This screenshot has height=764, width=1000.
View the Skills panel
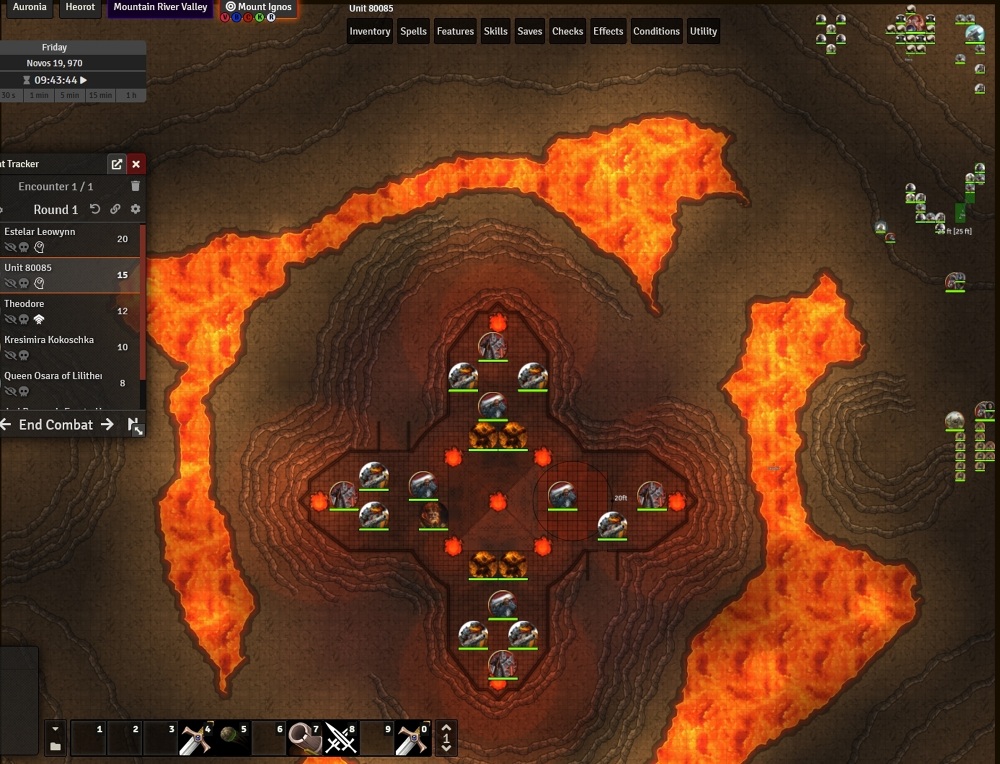496,32
